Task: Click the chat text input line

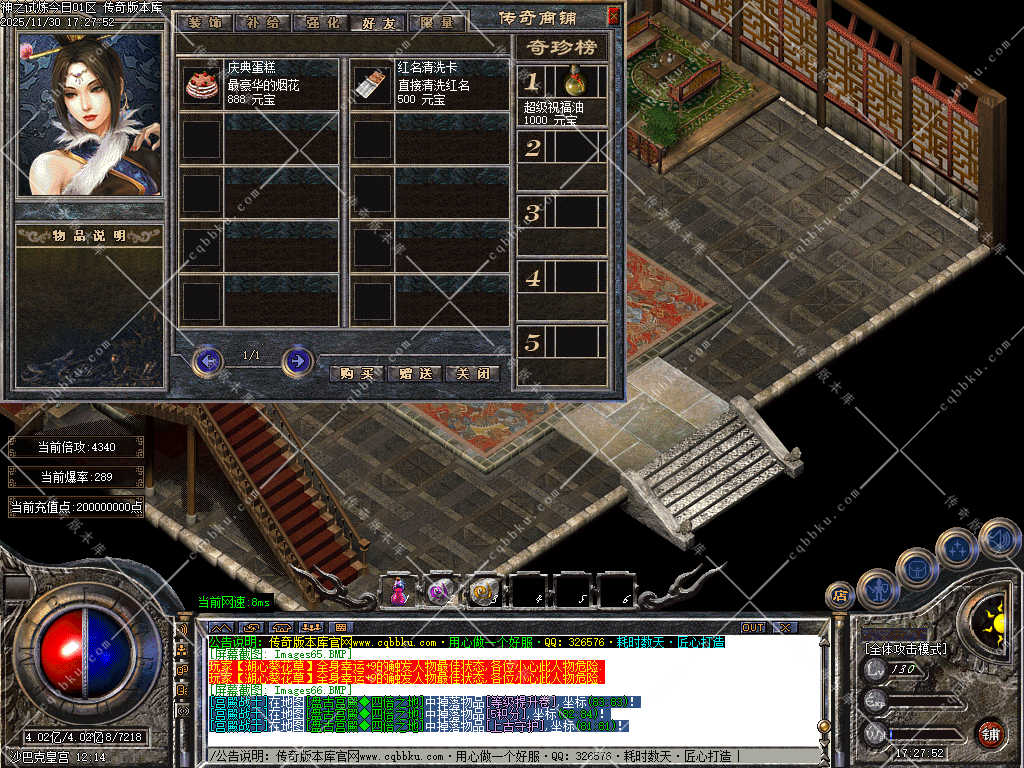Action: (500, 756)
